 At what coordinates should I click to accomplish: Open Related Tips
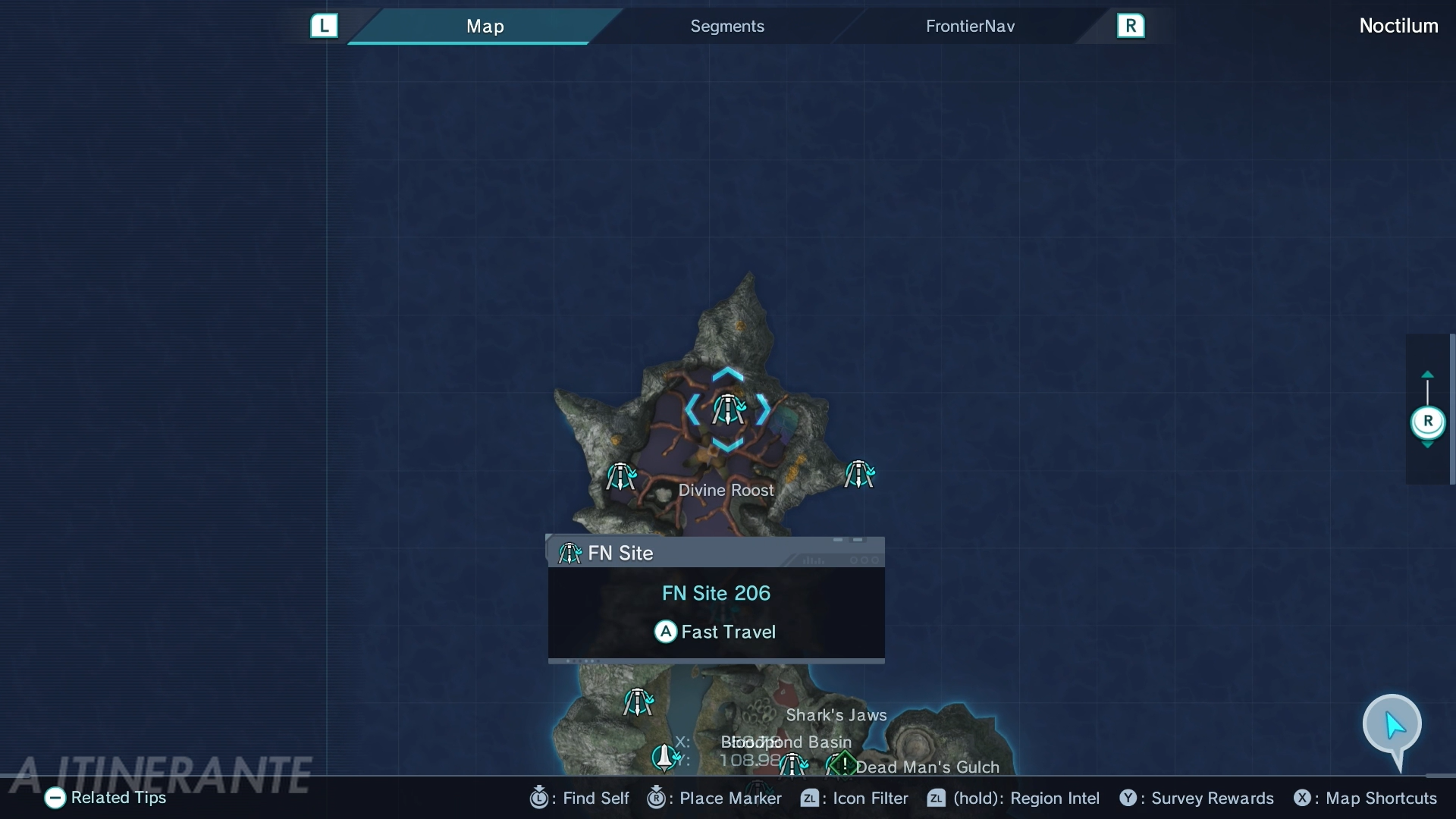tap(105, 798)
